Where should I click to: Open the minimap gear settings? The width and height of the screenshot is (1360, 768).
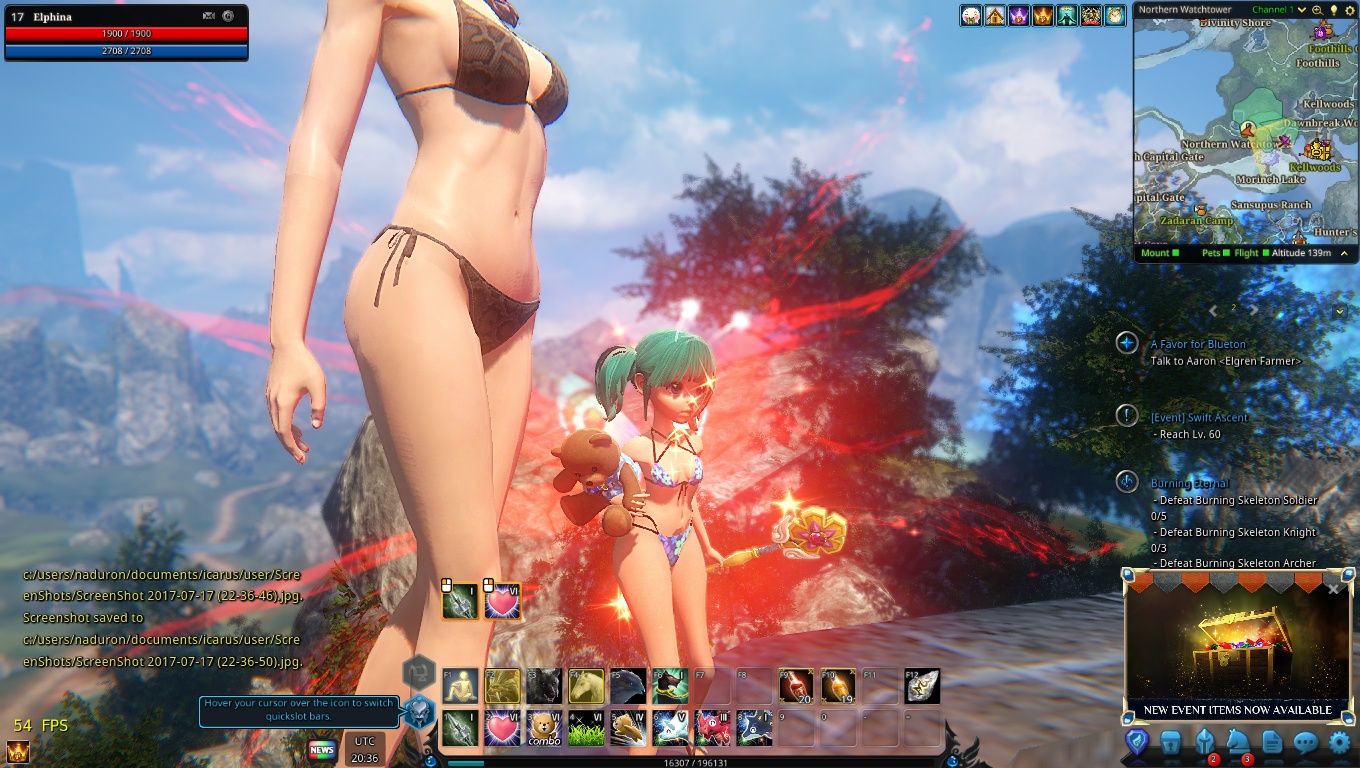coord(1348,10)
